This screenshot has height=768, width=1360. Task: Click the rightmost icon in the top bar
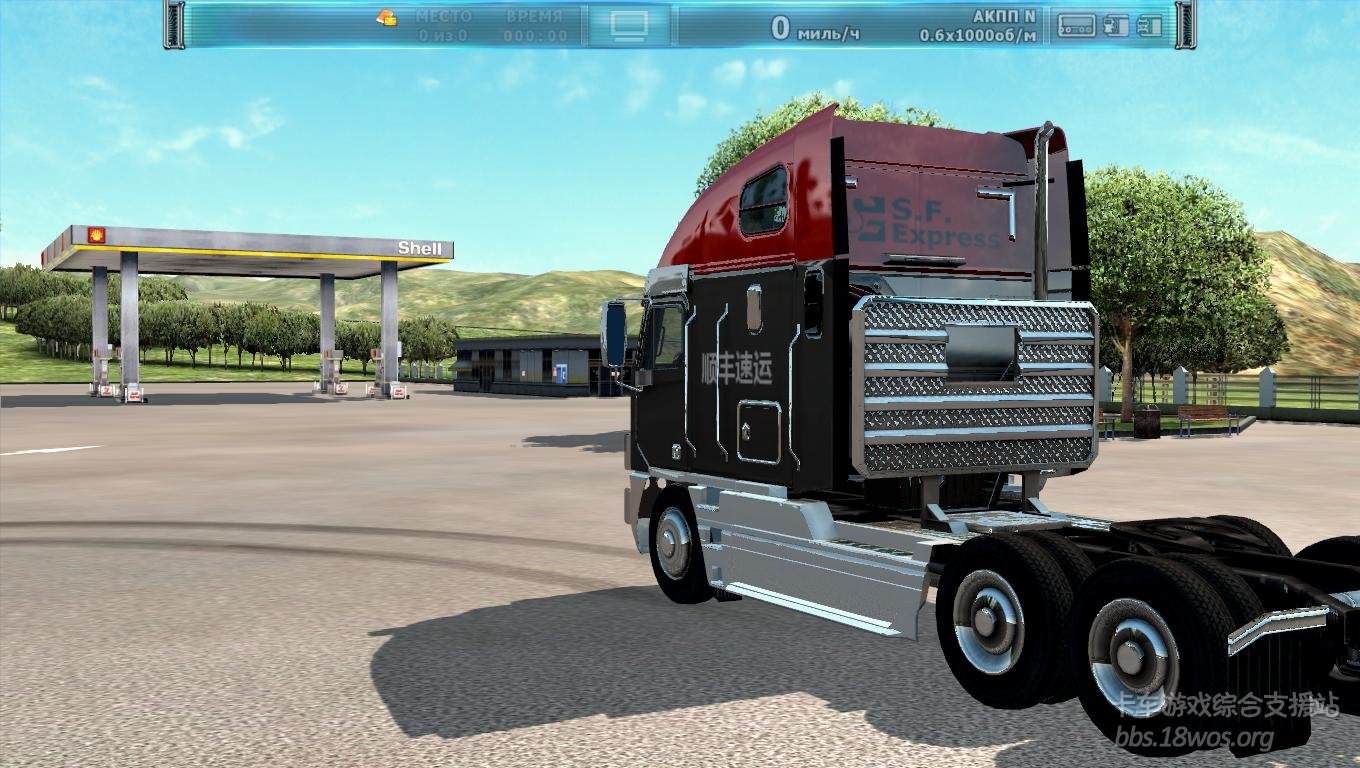pyautogui.click(x=1150, y=25)
